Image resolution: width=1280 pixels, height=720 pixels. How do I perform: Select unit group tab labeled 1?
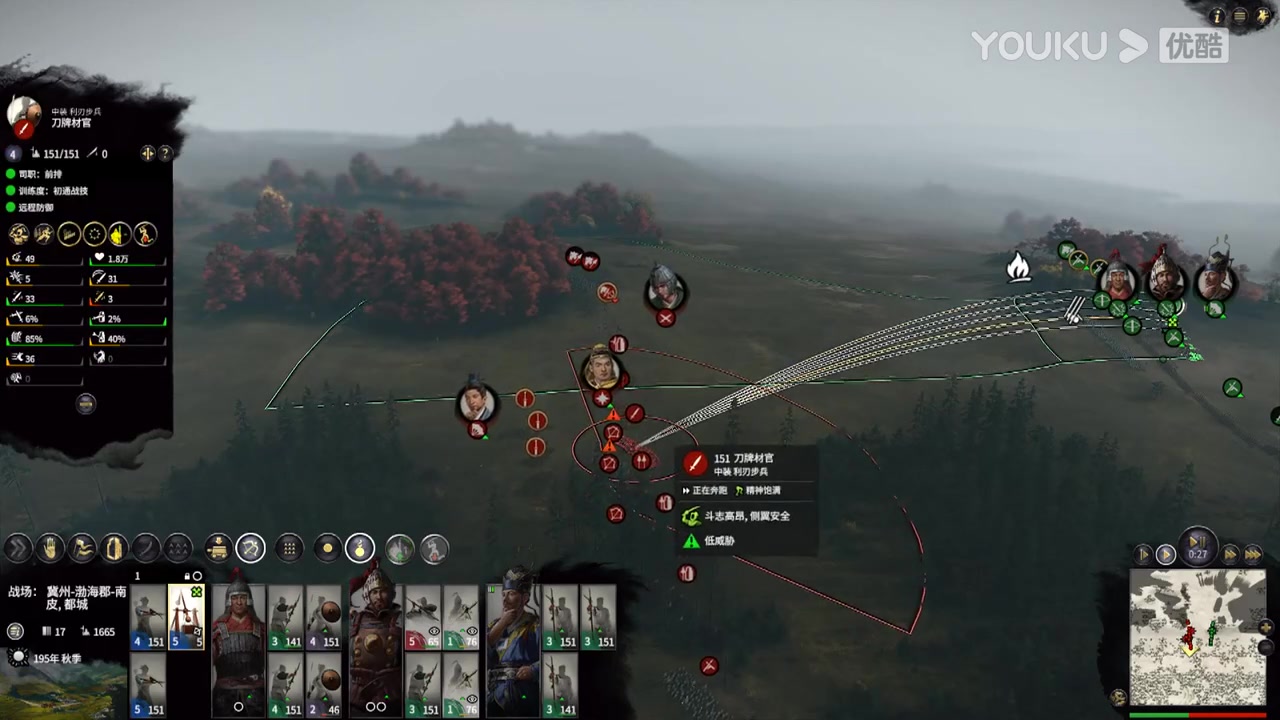pyautogui.click(x=137, y=576)
